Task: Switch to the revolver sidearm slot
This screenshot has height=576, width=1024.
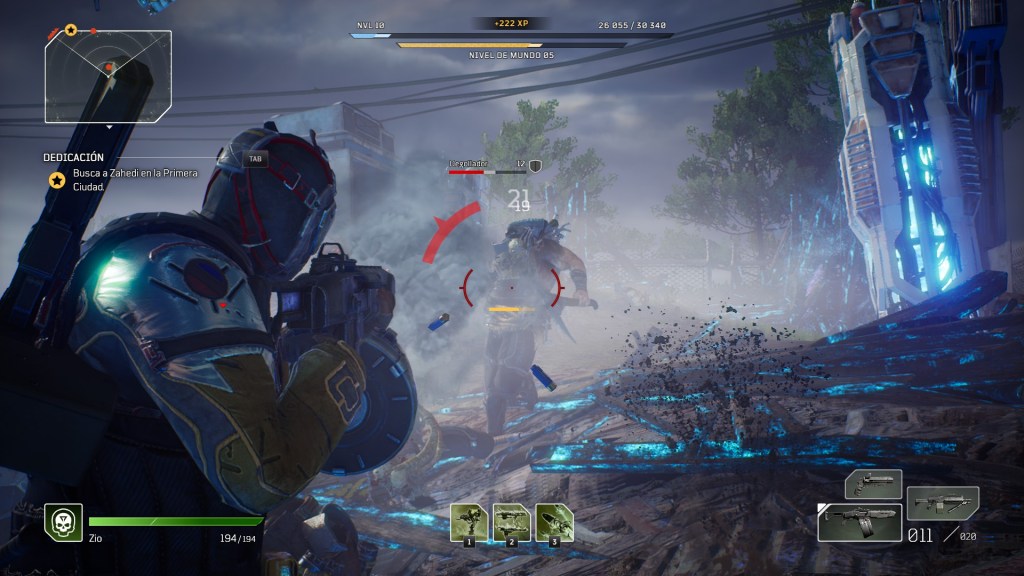Action: tap(873, 484)
